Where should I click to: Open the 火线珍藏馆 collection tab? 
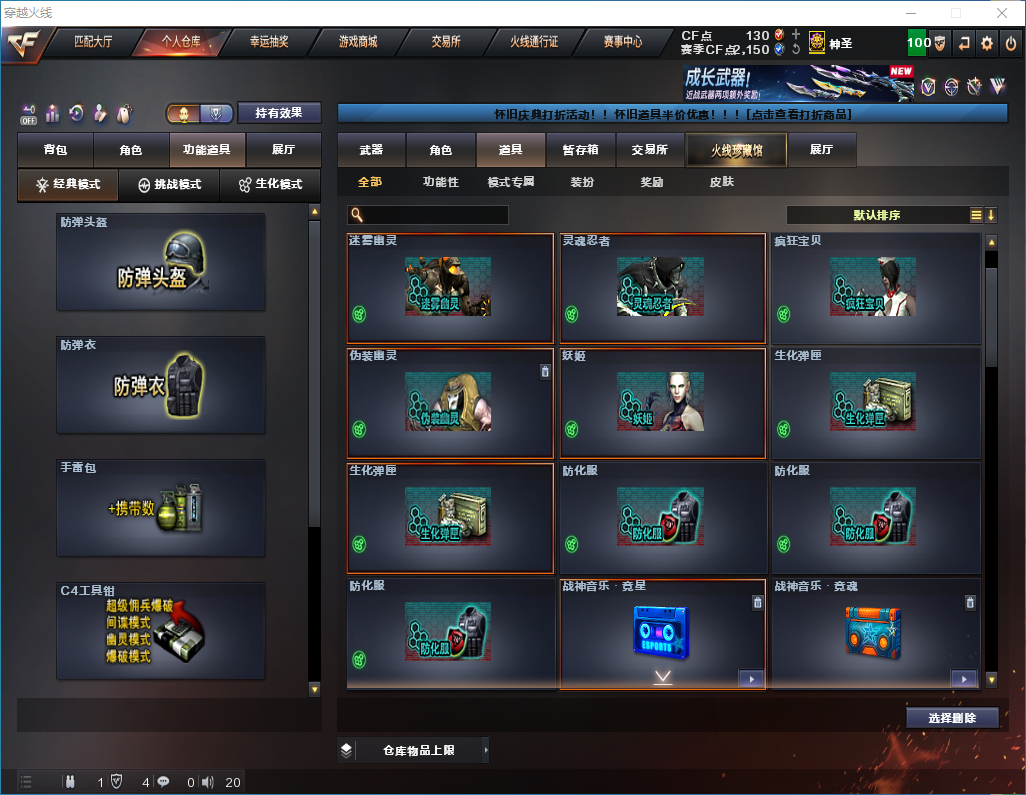[736, 150]
